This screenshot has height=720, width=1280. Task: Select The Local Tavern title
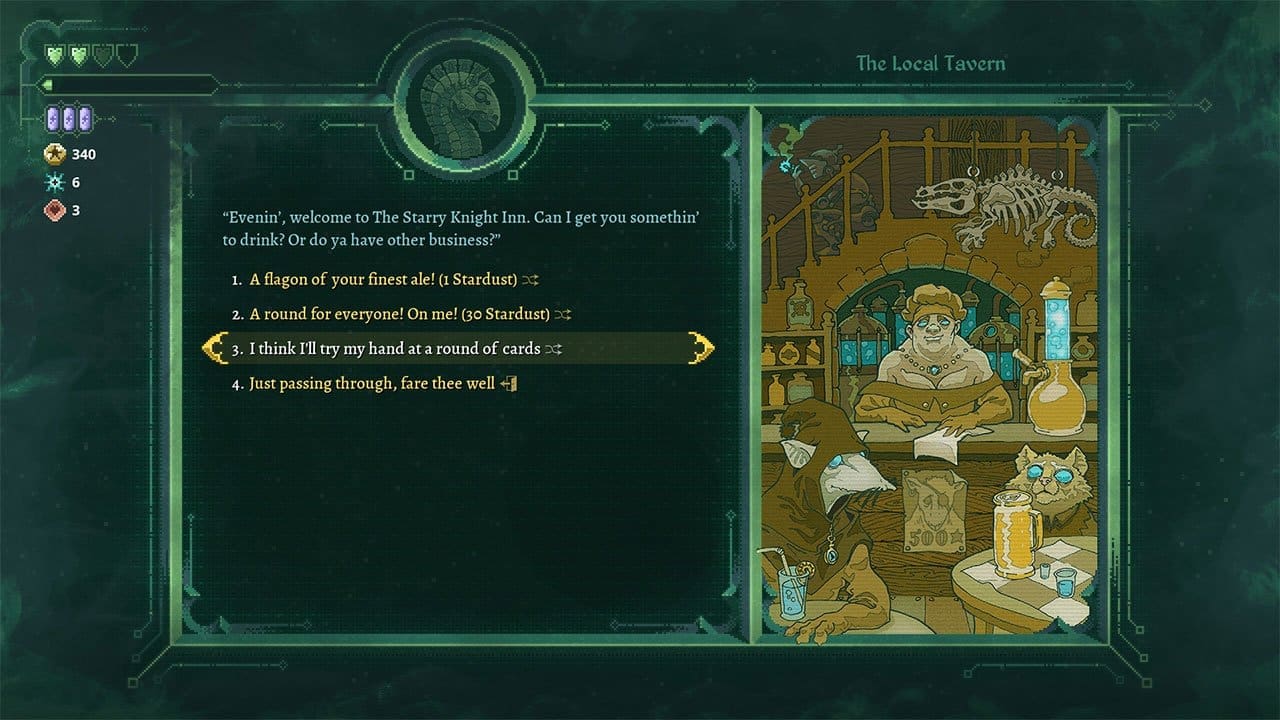tap(932, 61)
